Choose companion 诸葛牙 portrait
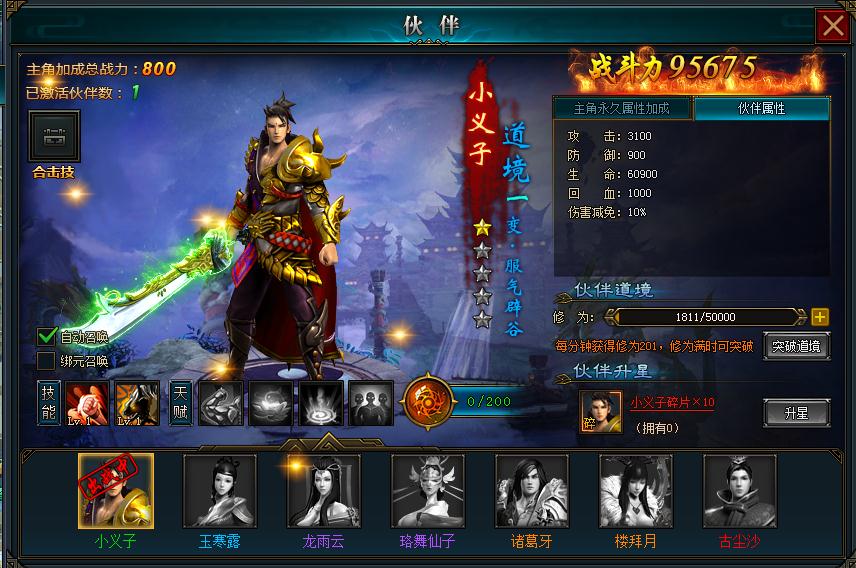Viewport: 856px width, 568px height. click(532, 491)
